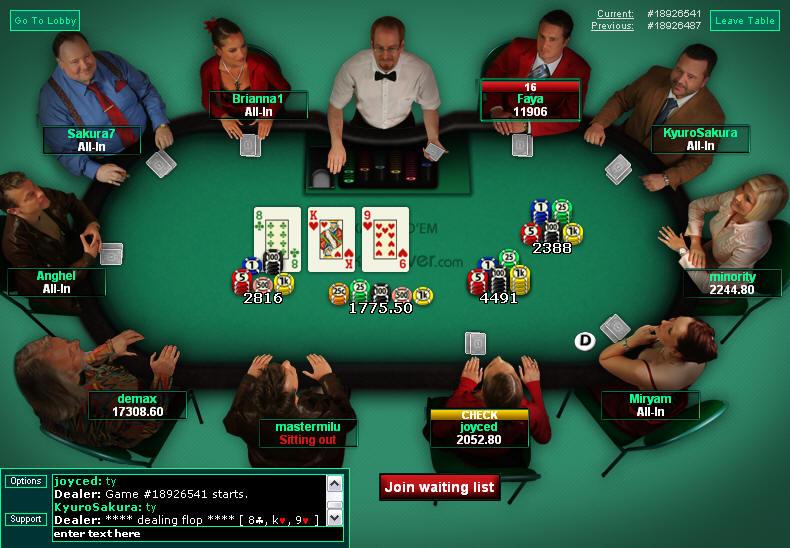Click the chat scroll down arrow
790x548 pixels.
click(x=335, y=517)
